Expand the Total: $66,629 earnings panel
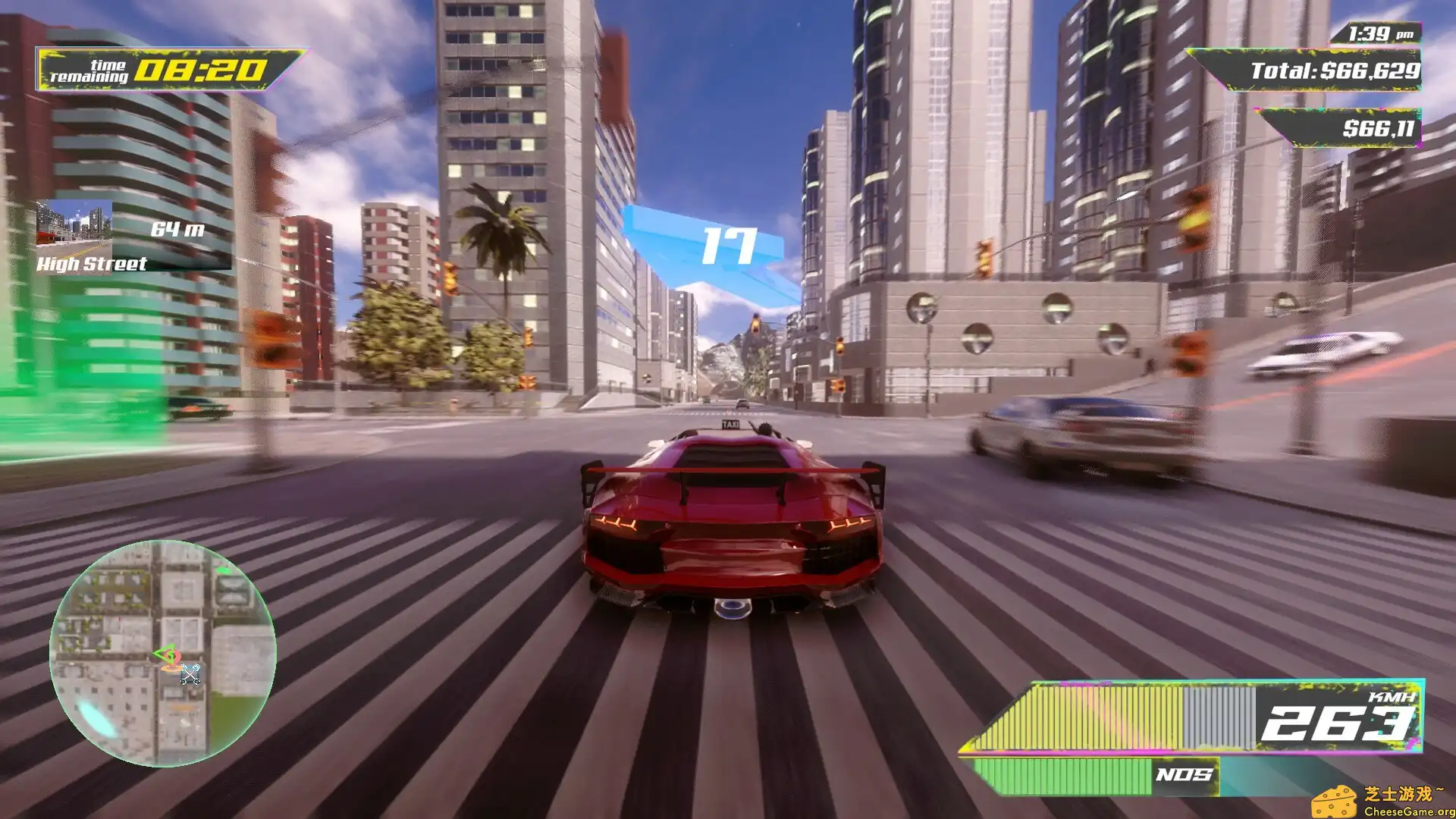Image resolution: width=1456 pixels, height=819 pixels. (x=1333, y=71)
